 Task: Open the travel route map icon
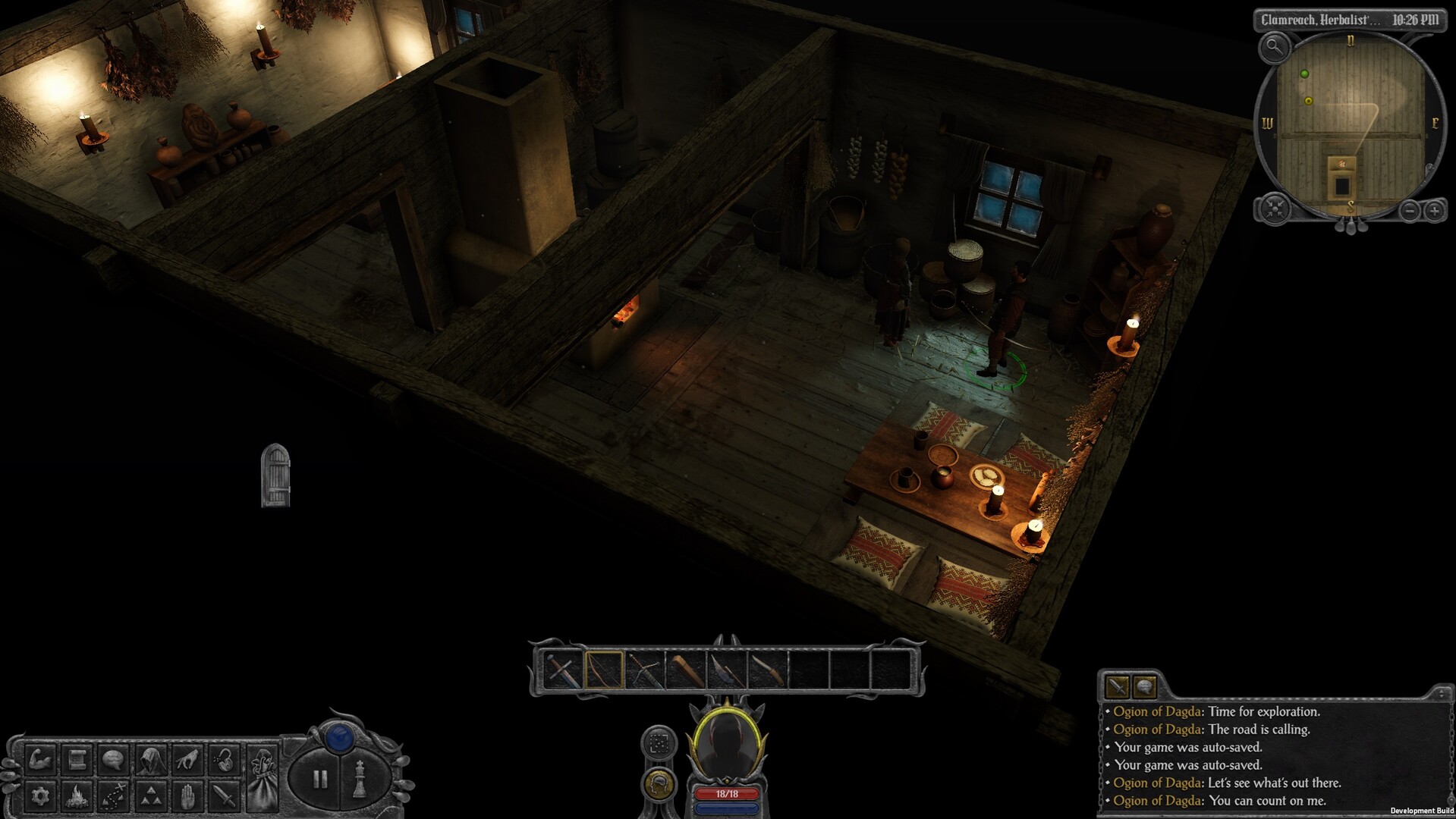[x=113, y=795]
